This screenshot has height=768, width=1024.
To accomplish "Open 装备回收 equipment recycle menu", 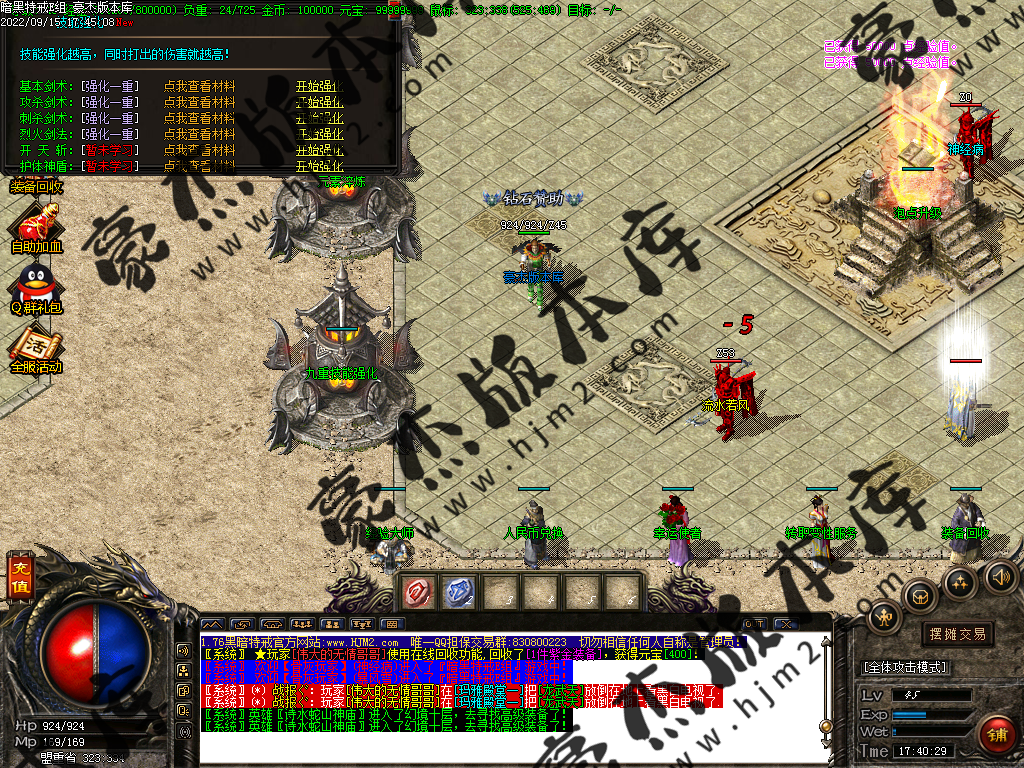I will 36,185.
